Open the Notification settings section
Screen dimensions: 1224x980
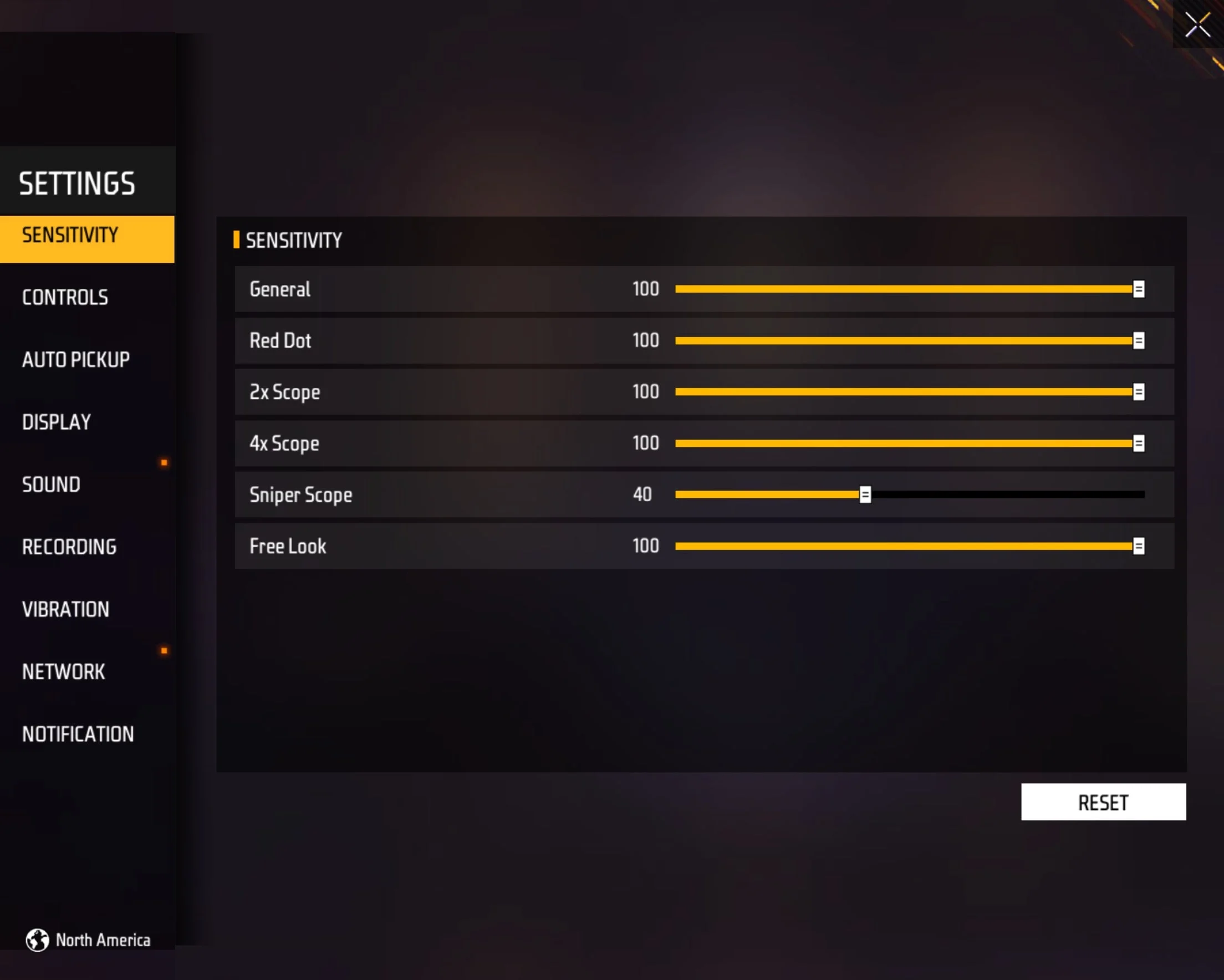point(78,734)
